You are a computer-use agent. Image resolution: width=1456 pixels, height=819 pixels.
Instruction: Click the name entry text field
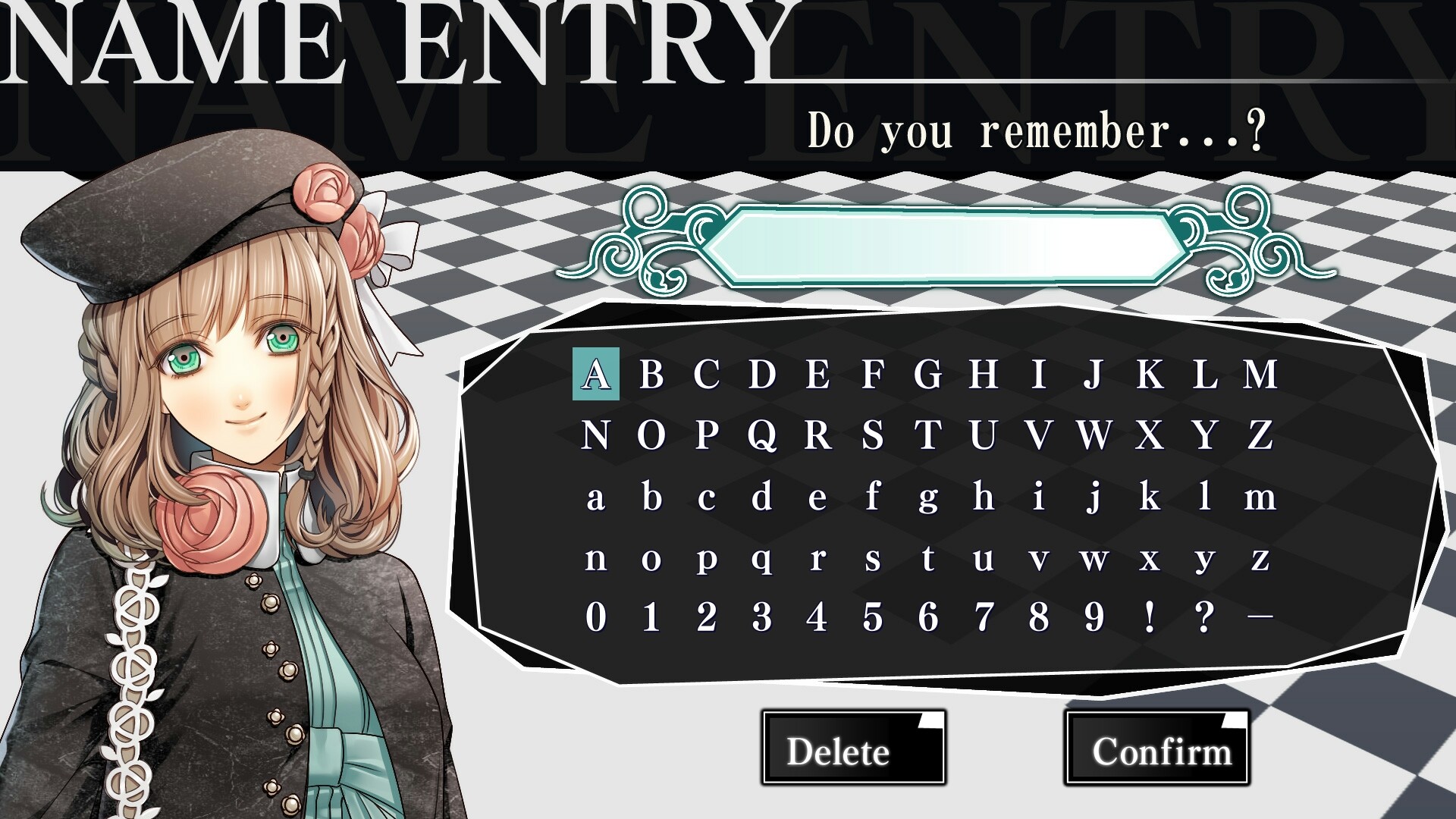tap(948, 244)
